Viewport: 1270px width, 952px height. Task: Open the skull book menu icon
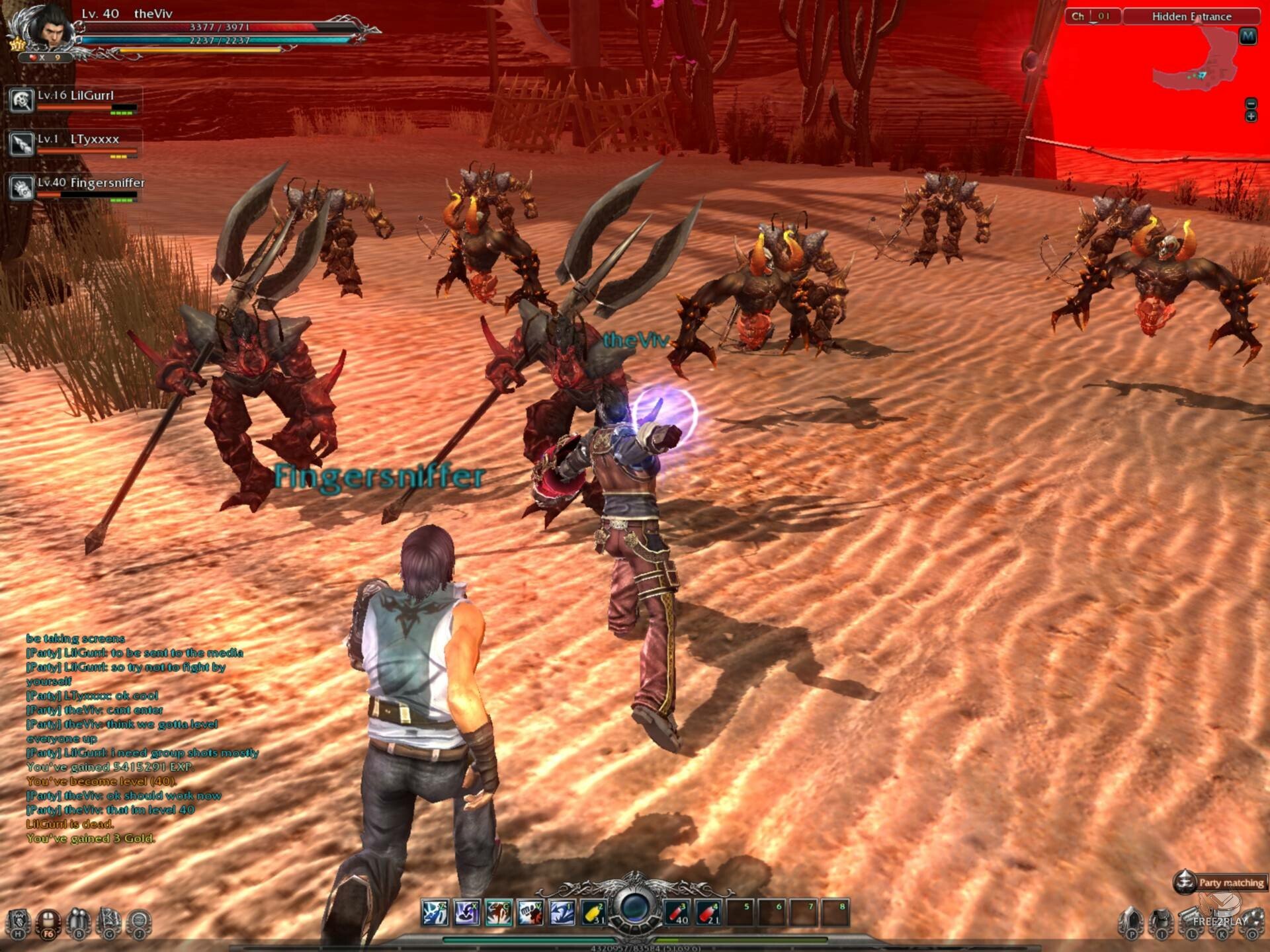[x=19, y=922]
